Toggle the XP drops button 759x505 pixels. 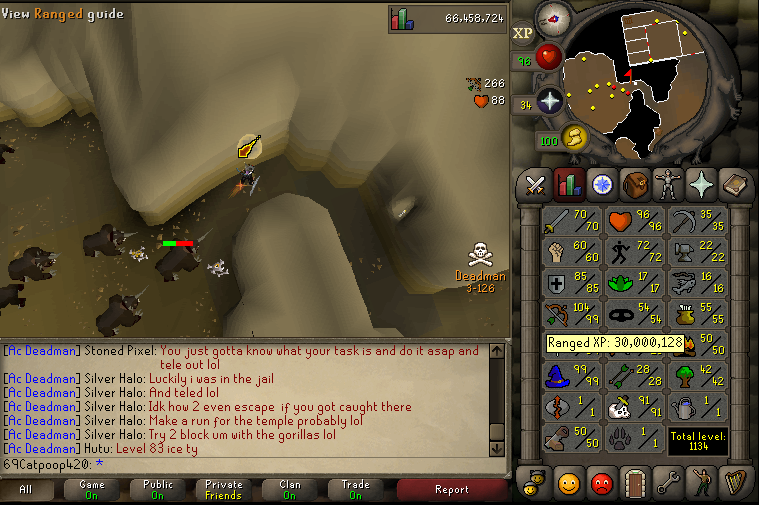pos(523,33)
